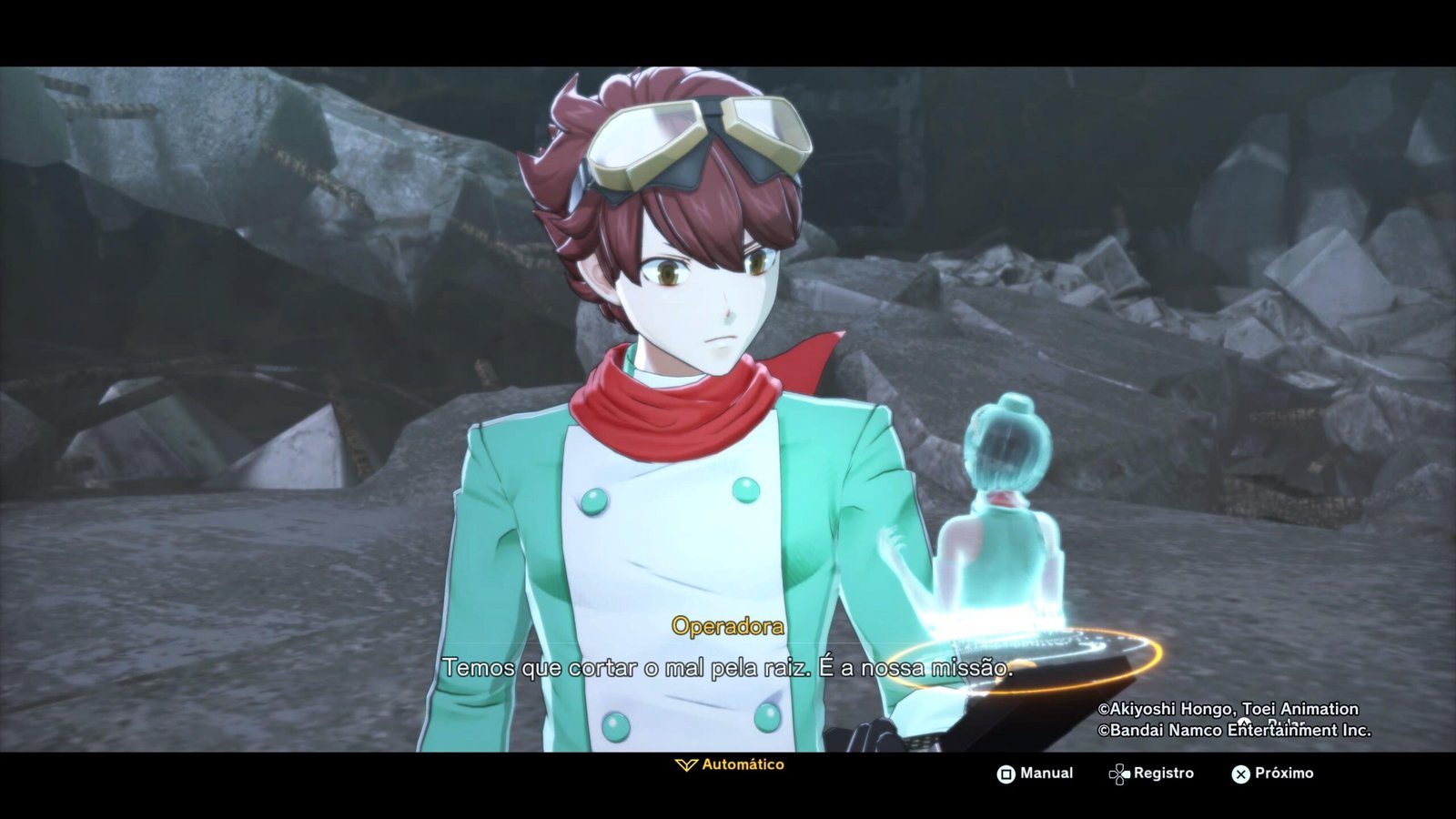This screenshot has width=1456, height=819.
Task: Toggle the Automático dialogue mode
Action: pos(730,765)
